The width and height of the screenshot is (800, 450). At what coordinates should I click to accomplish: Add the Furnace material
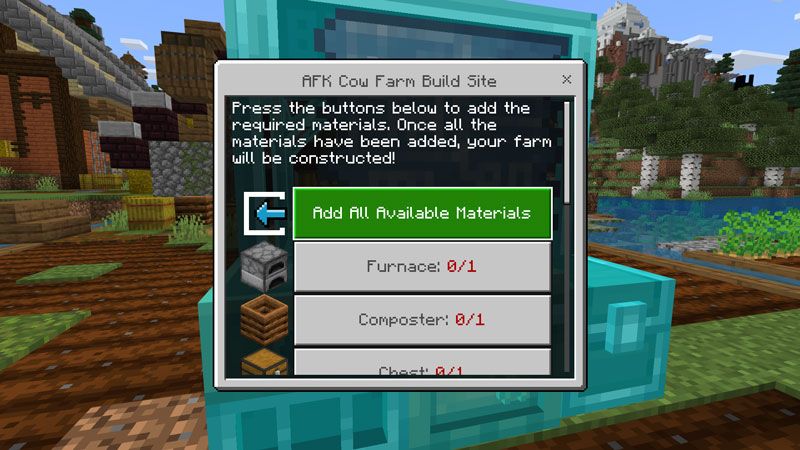coord(421,267)
